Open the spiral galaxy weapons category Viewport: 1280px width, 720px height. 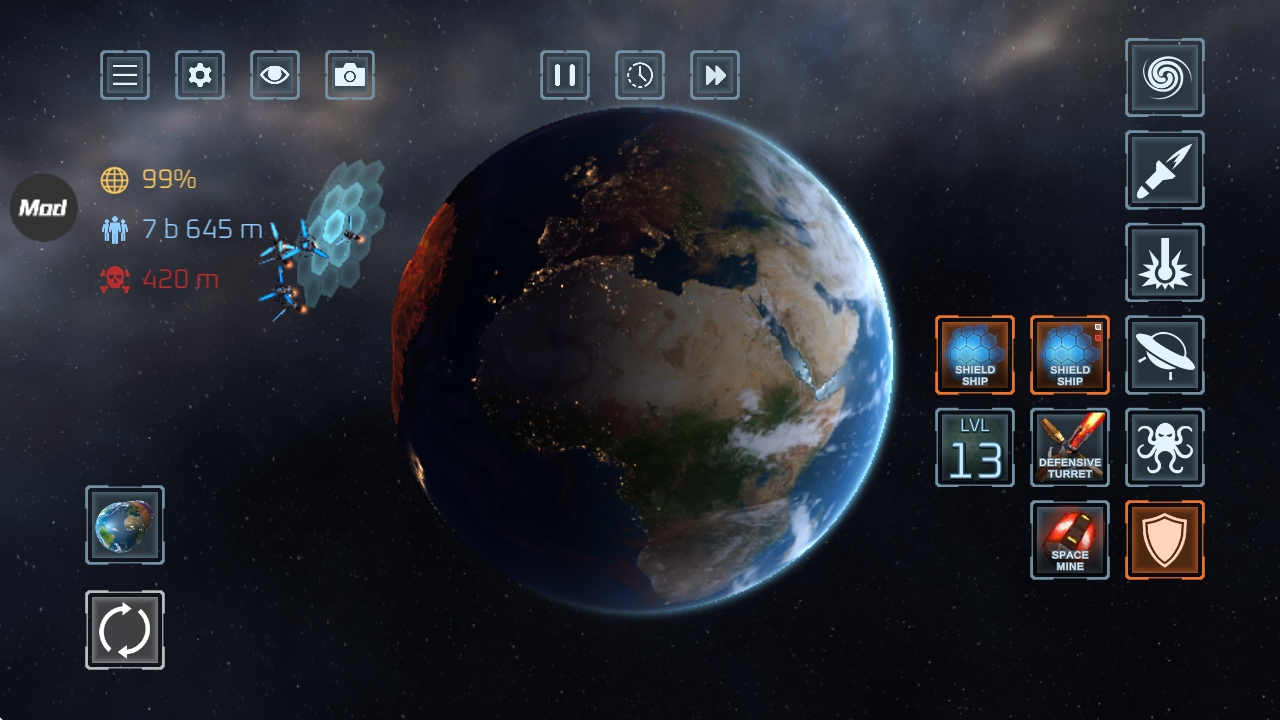[x=1165, y=77]
